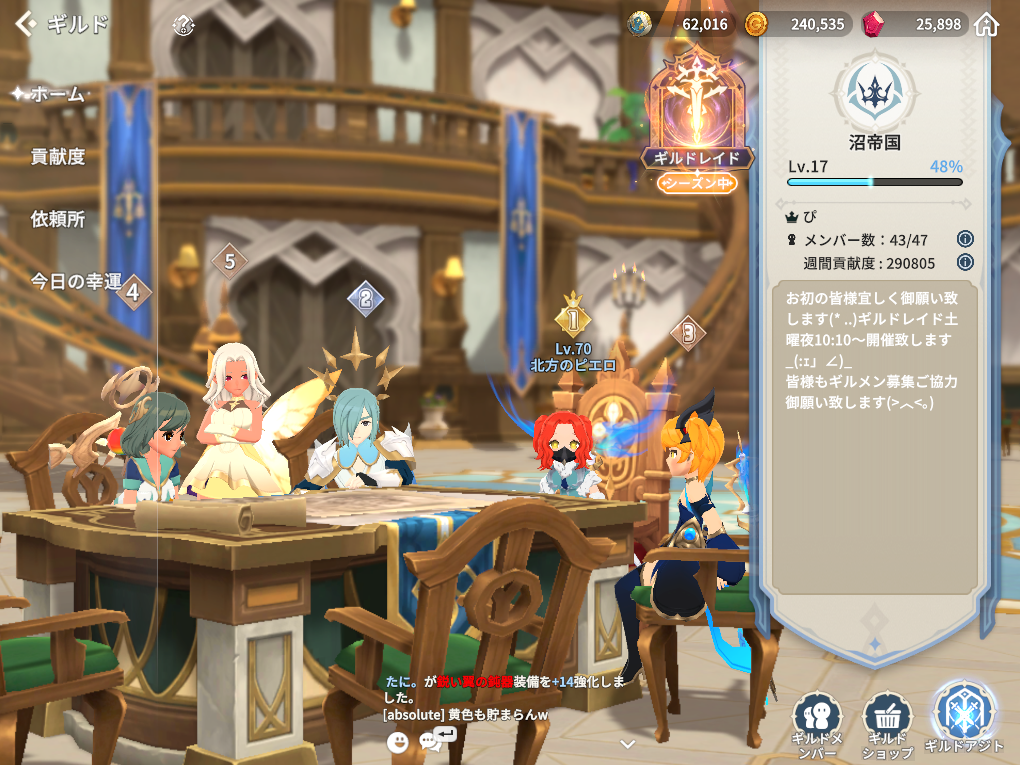Show info for メンバー数
This screenshot has width=1020, height=765.
965,239
